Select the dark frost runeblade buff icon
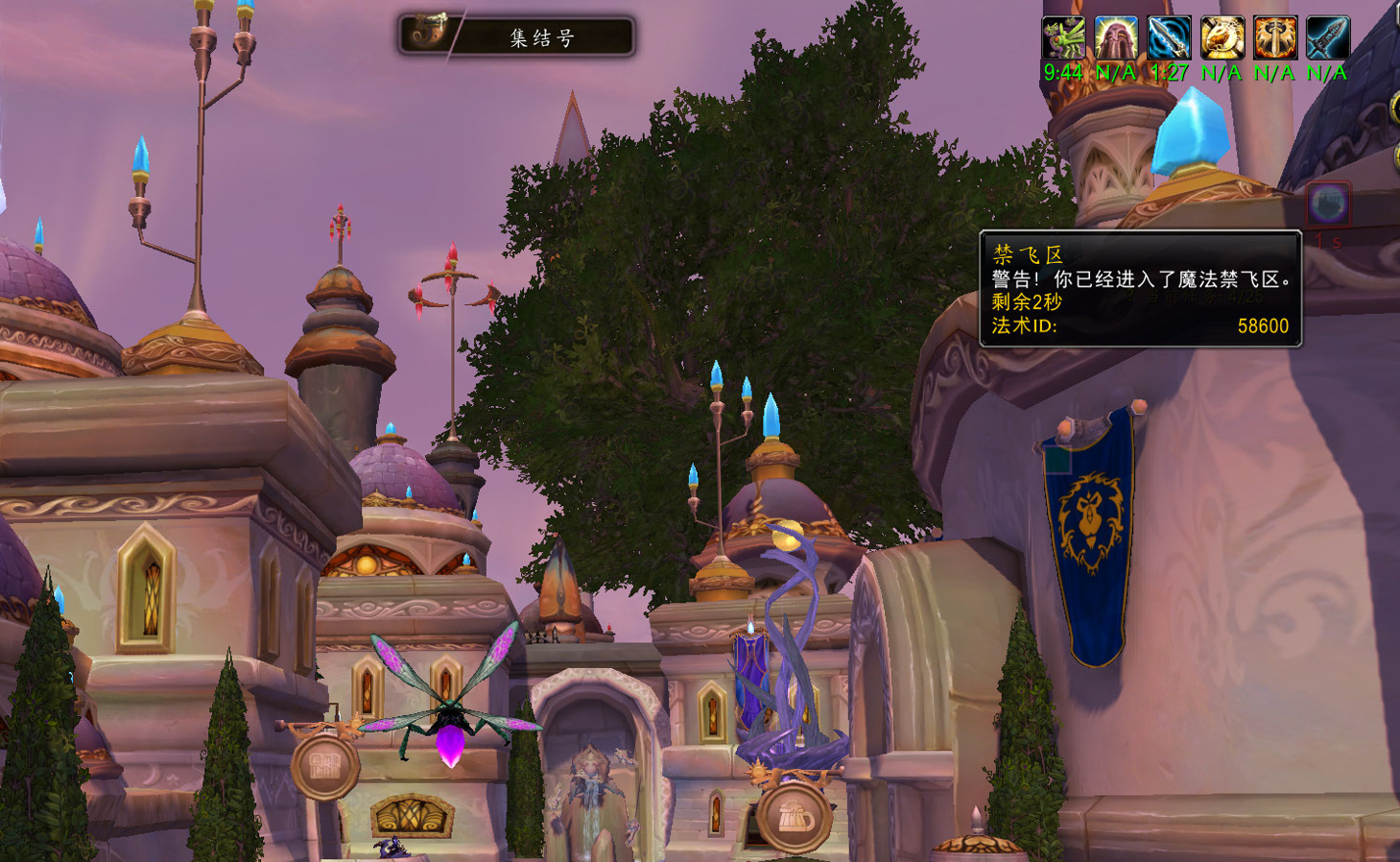 1328,38
